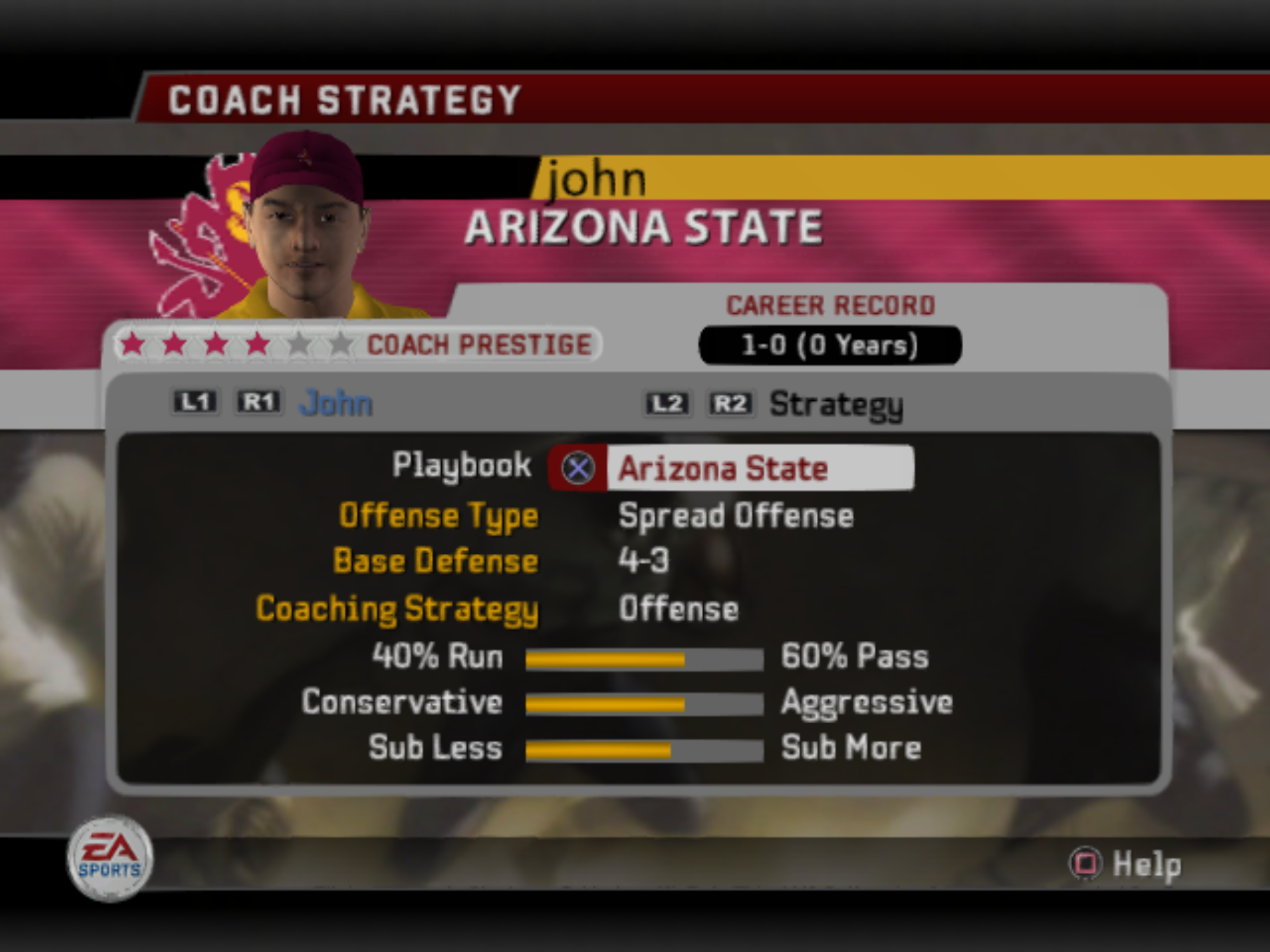Viewport: 1270px width, 952px height.
Task: Click the R1 button icon
Action: [x=258, y=402]
